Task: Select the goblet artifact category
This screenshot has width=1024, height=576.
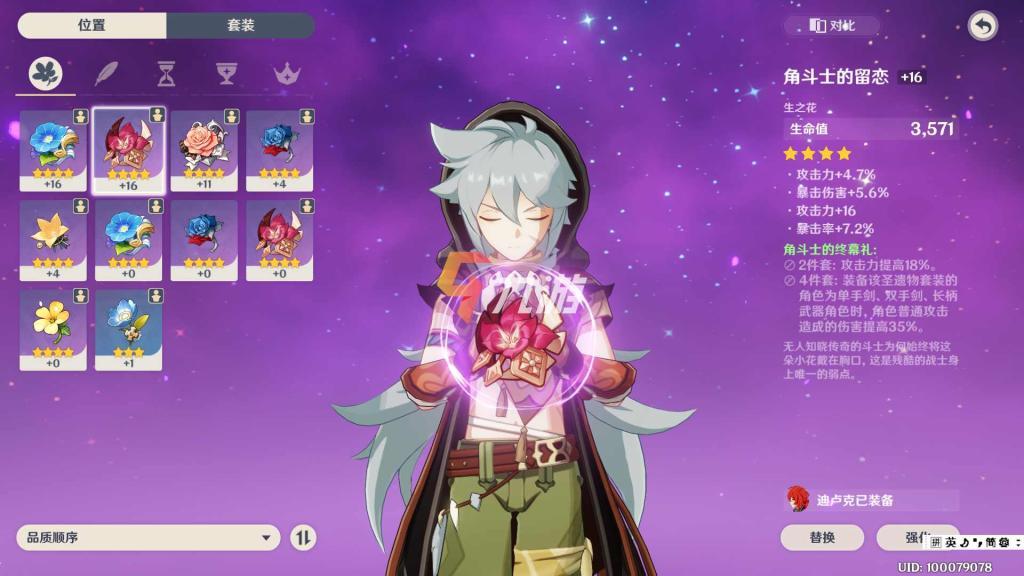Action: pos(227,73)
